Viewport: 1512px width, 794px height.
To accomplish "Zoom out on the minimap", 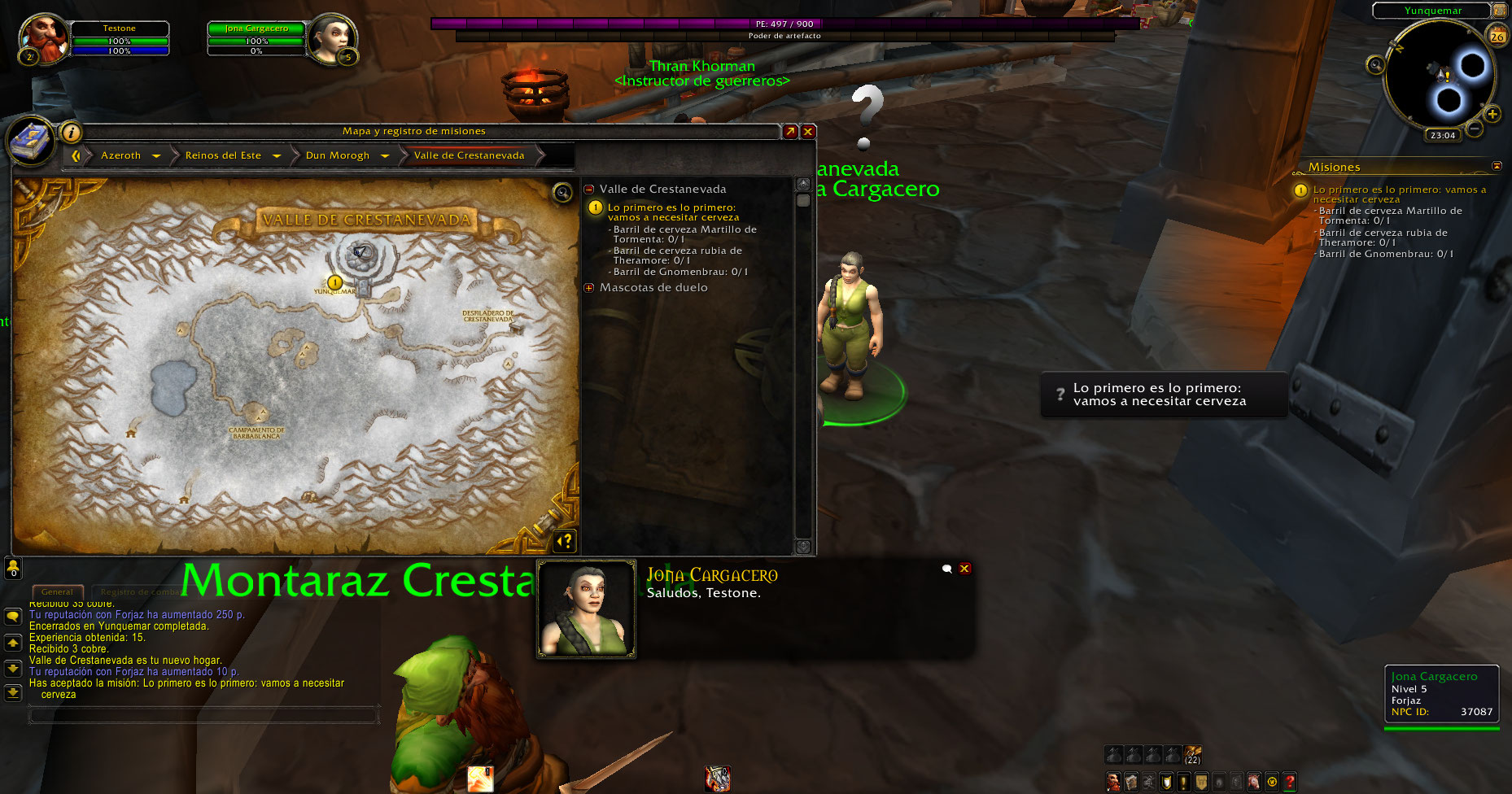I will pos(1475,129).
